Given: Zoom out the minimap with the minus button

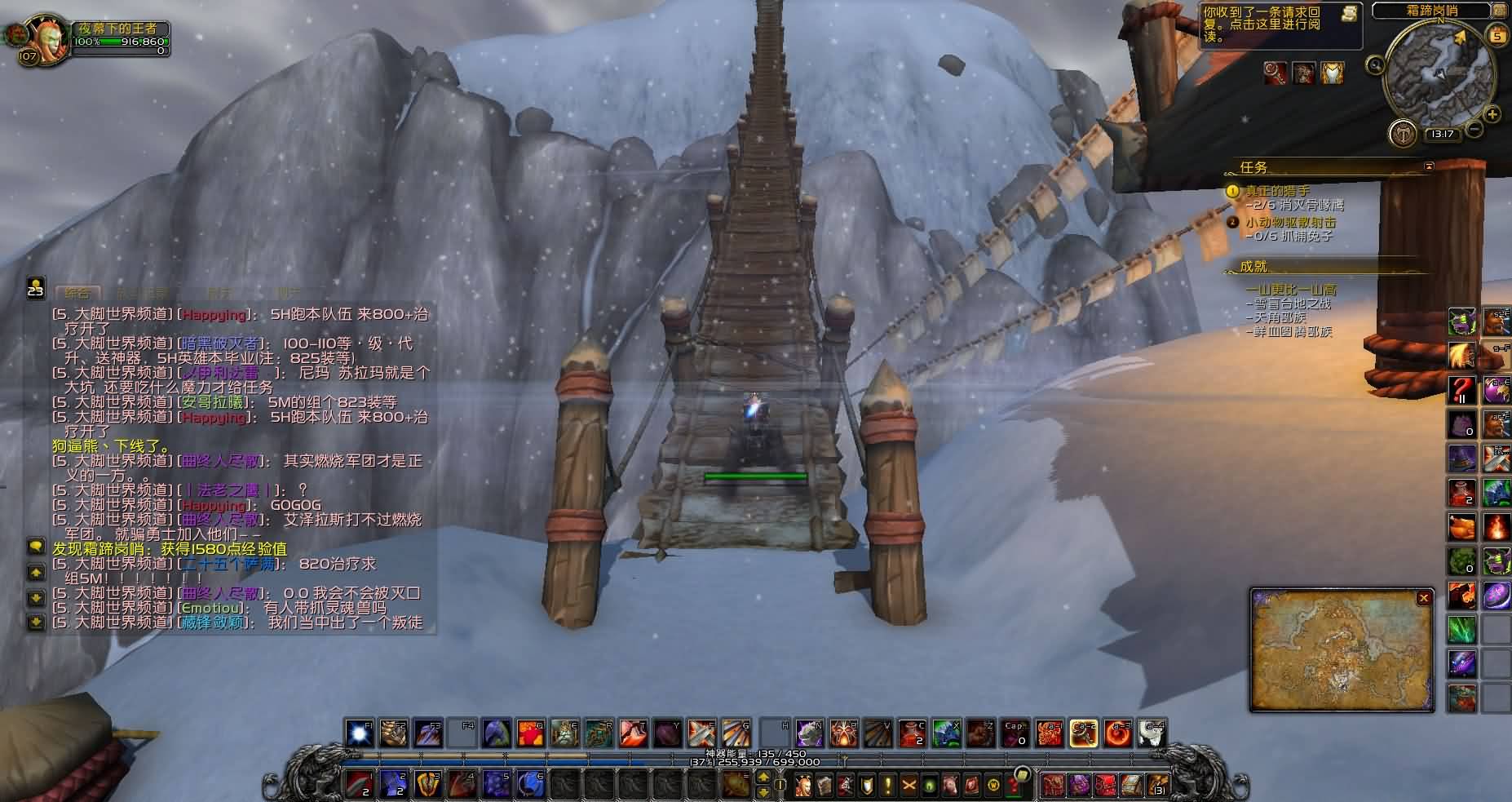Looking at the screenshot, I should [1474, 129].
